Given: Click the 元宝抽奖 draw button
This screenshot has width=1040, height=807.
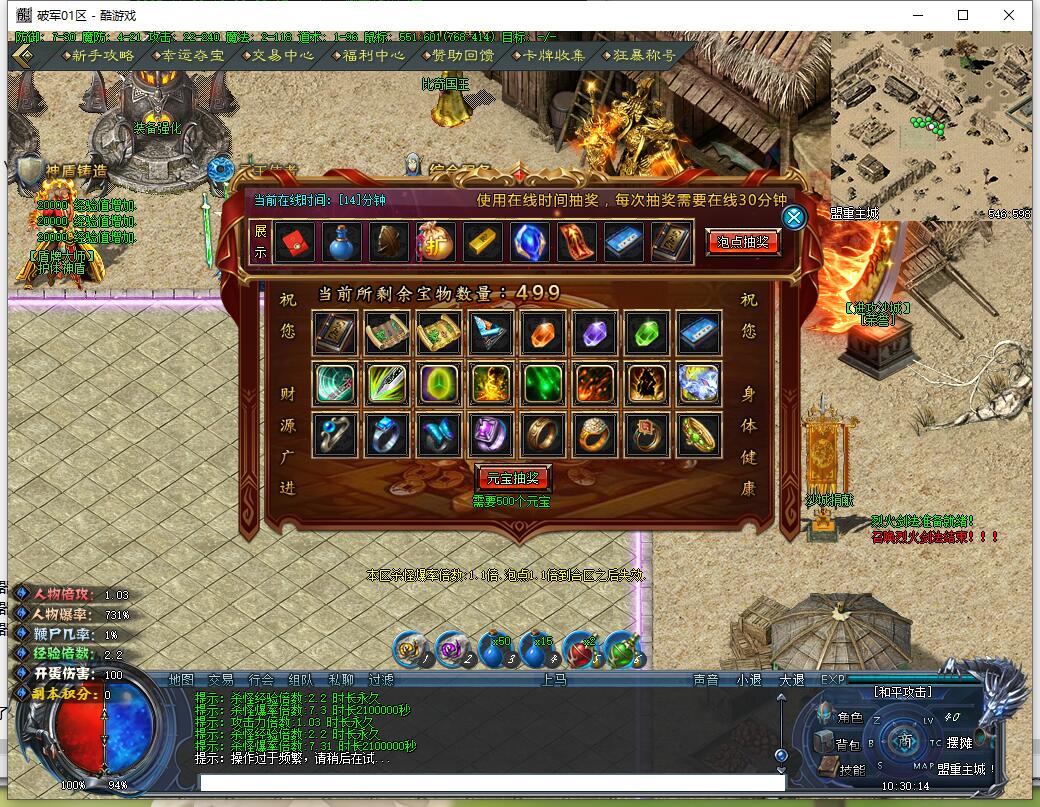Looking at the screenshot, I should (513, 478).
